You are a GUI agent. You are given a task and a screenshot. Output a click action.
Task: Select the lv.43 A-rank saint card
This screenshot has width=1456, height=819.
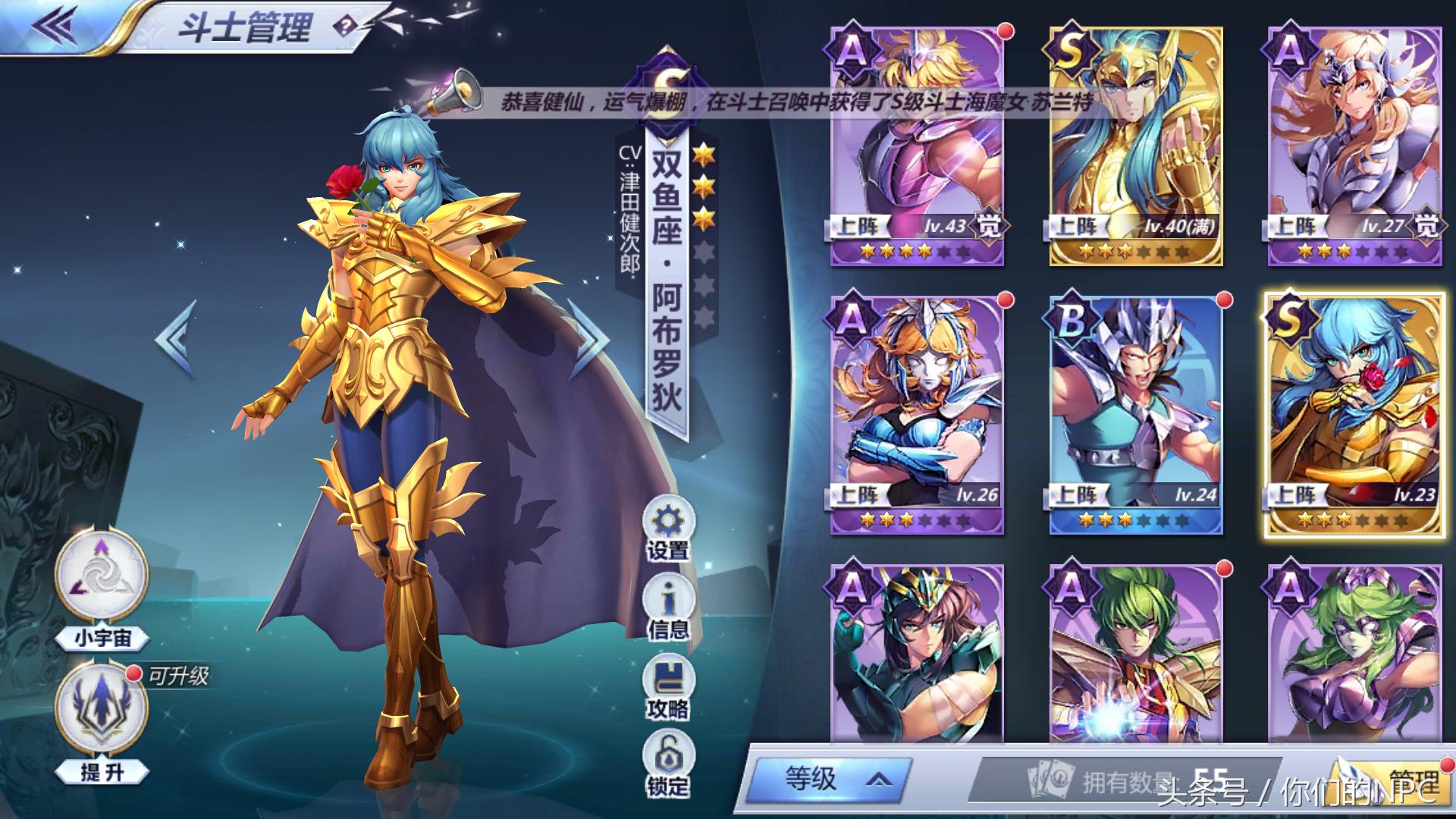(918, 146)
